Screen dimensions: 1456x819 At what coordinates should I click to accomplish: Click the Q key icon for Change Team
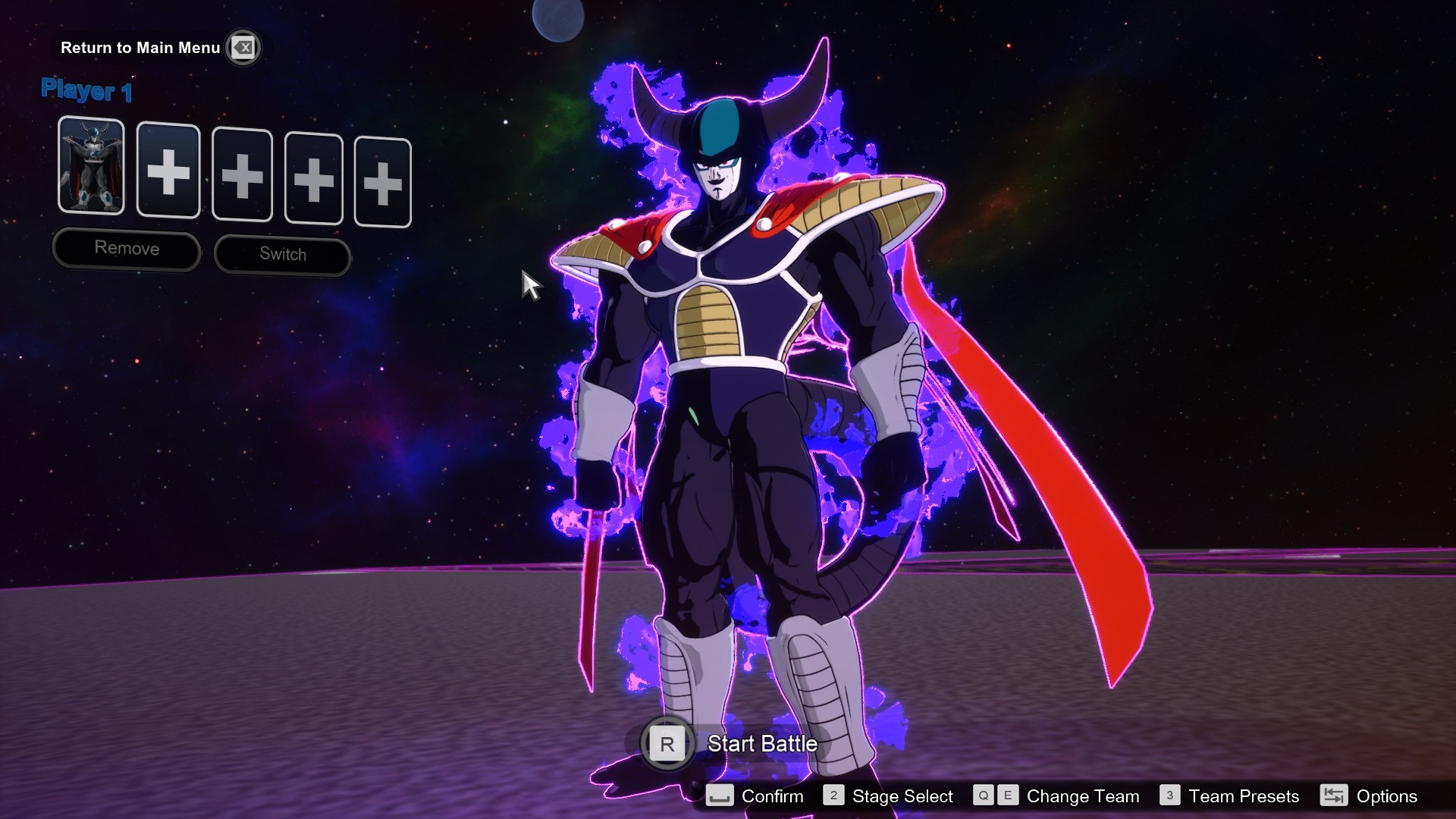[x=983, y=796]
